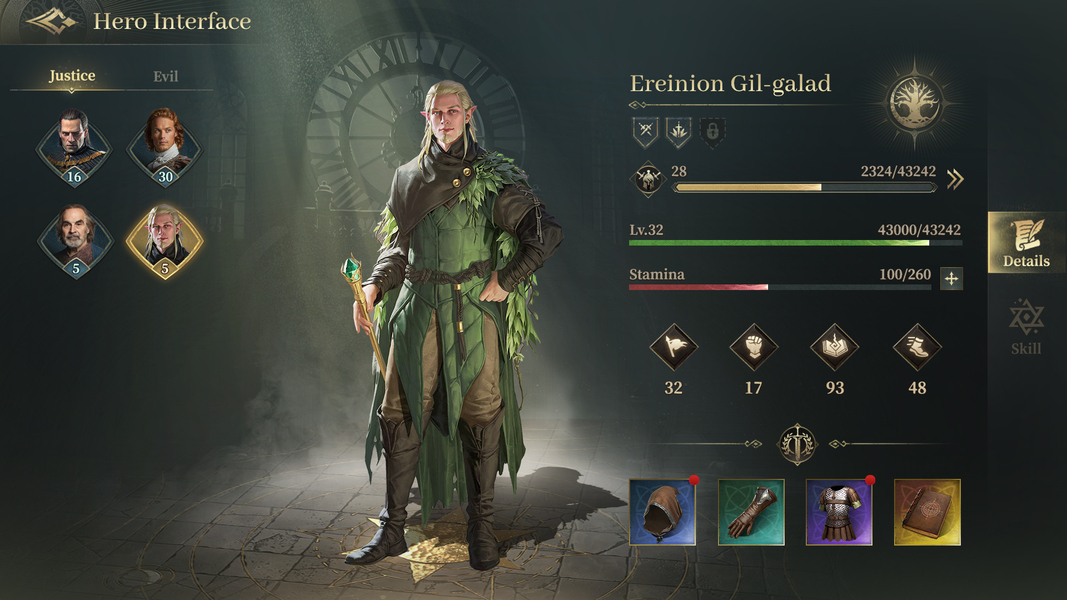
Task: Select the chainmail armor equipment slot
Action: click(839, 512)
